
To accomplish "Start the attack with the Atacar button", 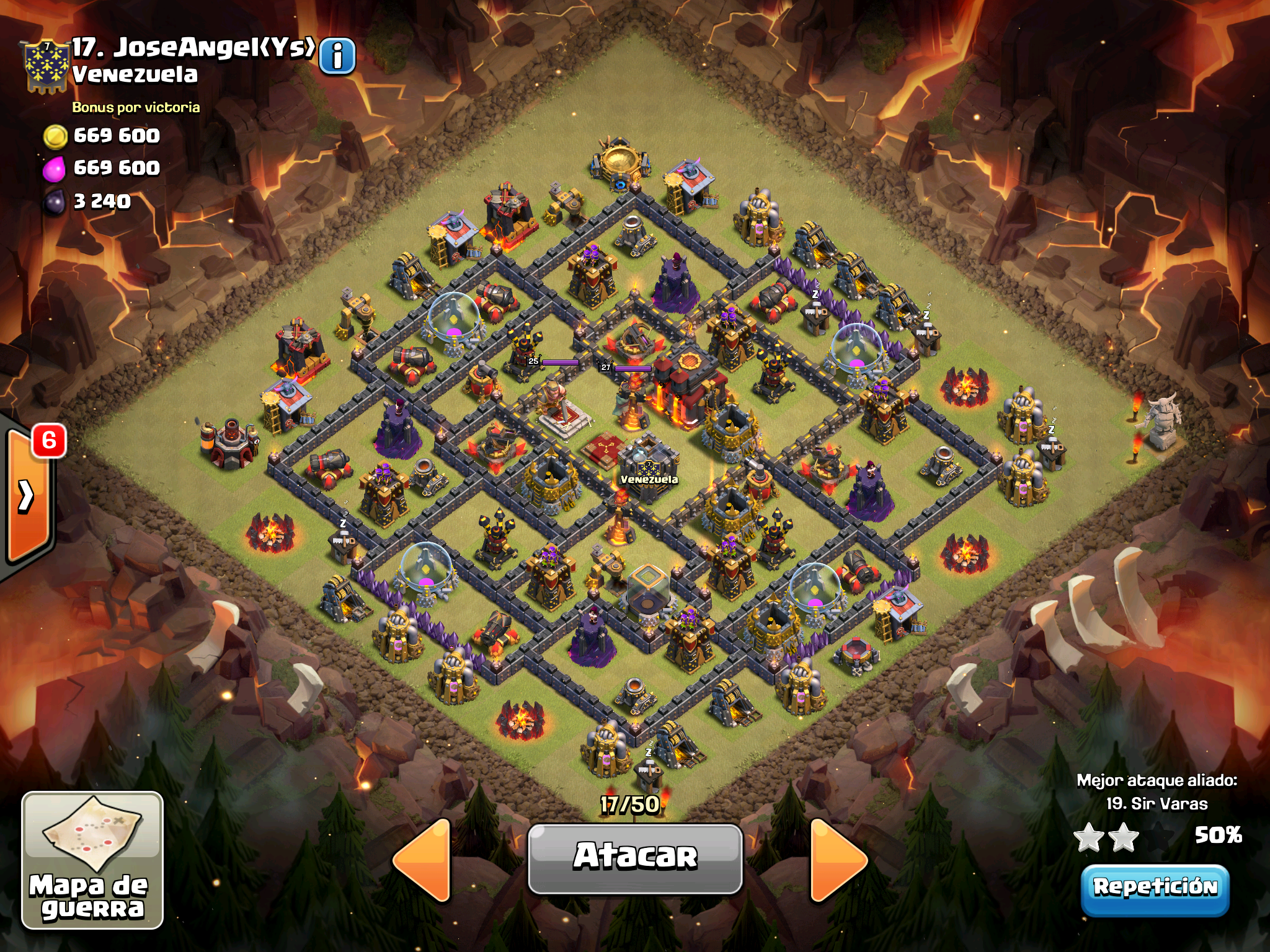I will tap(635, 858).
